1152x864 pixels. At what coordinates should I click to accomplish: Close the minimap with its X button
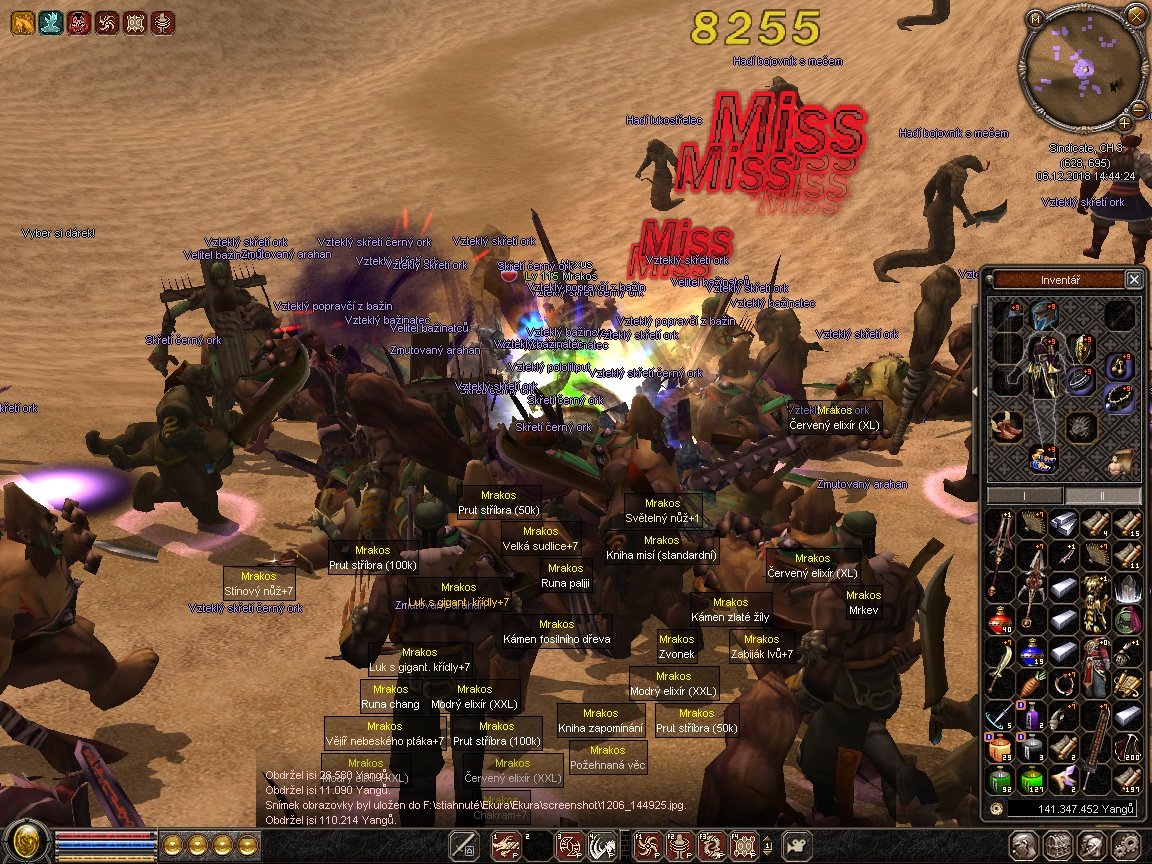[1134, 15]
